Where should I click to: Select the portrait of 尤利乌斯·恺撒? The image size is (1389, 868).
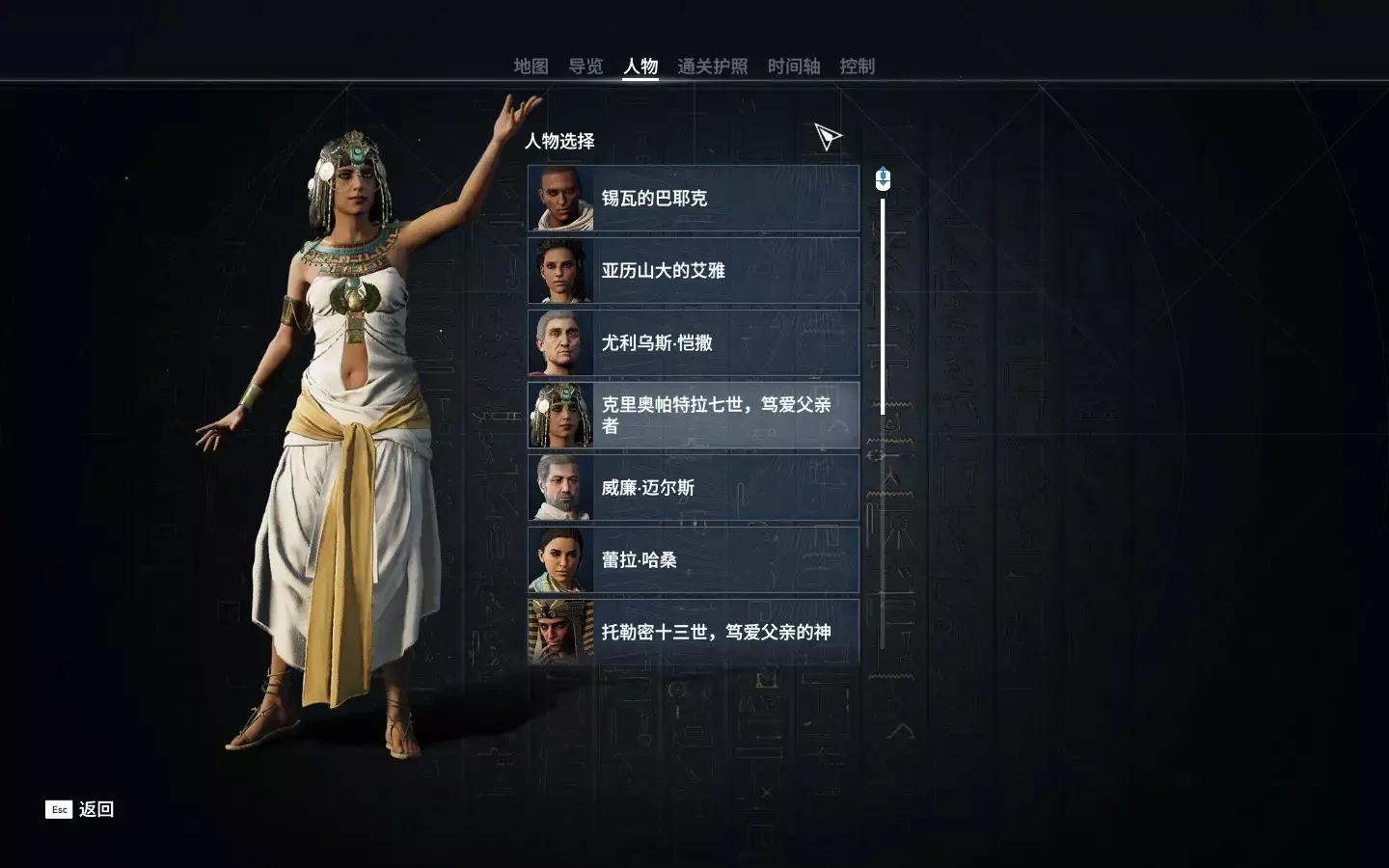click(x=560, y=342)
